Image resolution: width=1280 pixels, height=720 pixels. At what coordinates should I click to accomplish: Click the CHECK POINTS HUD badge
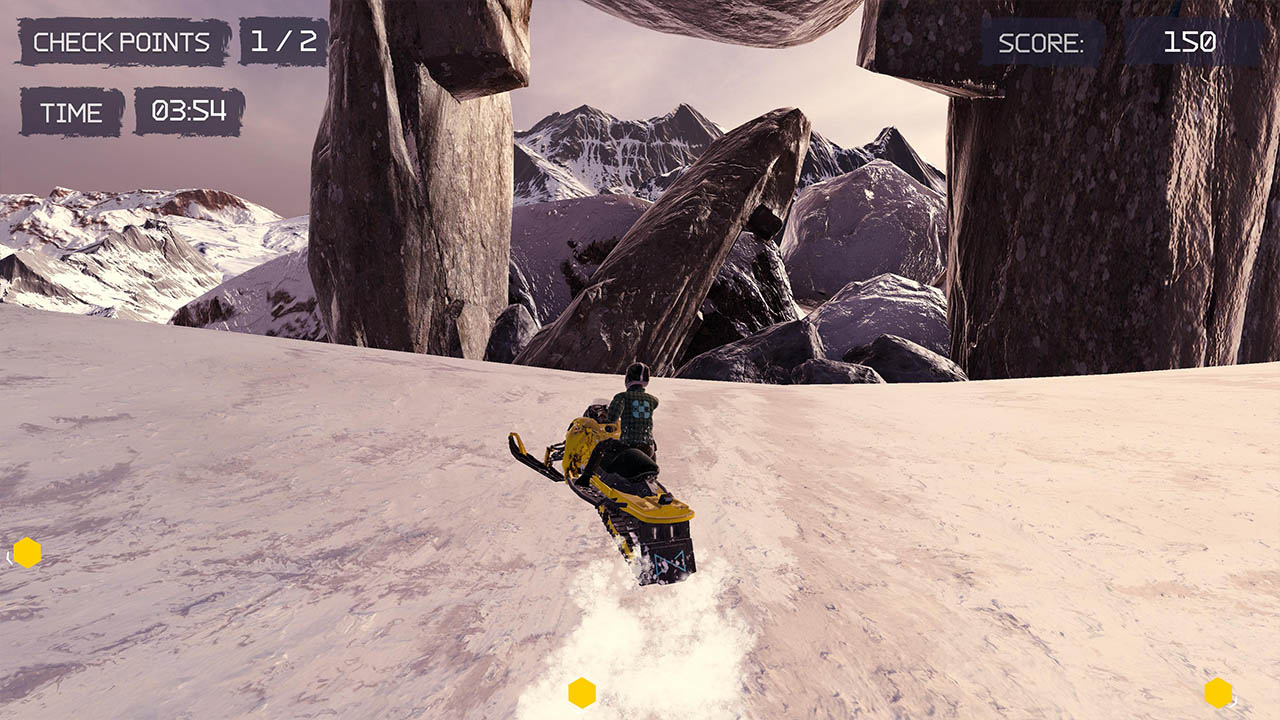coord(120,42)
